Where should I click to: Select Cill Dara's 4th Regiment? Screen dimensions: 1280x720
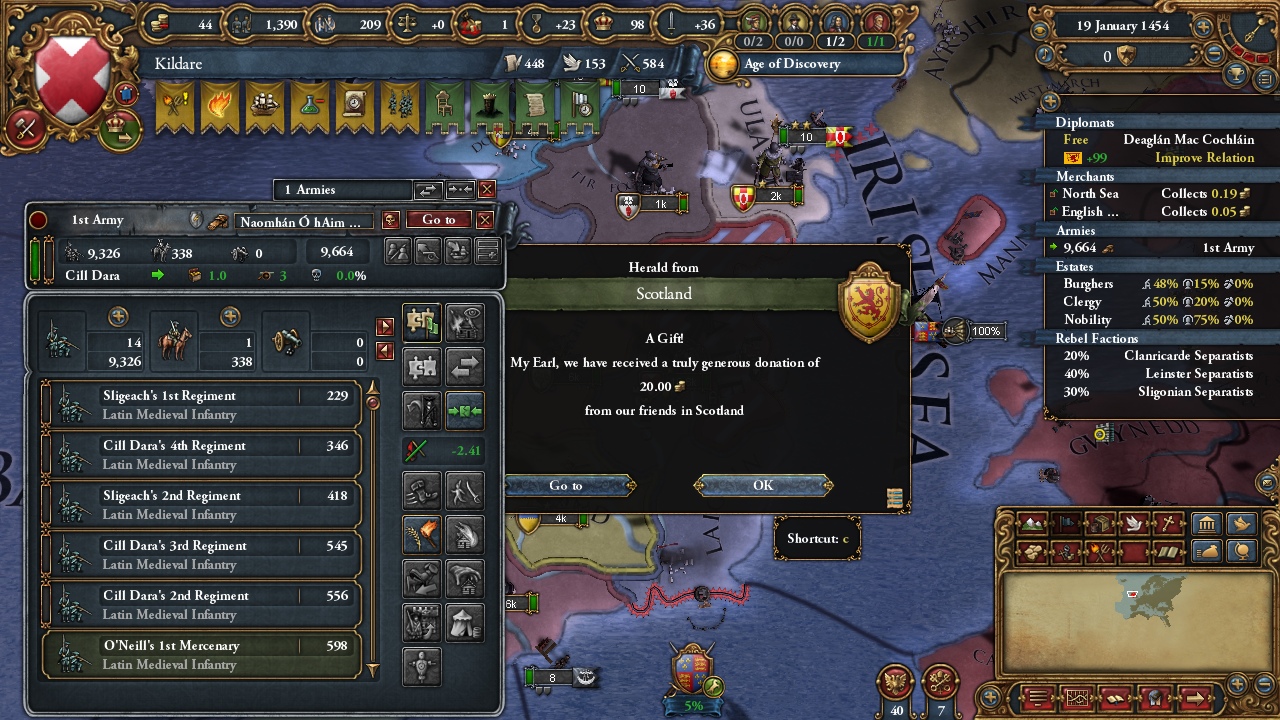201,454
